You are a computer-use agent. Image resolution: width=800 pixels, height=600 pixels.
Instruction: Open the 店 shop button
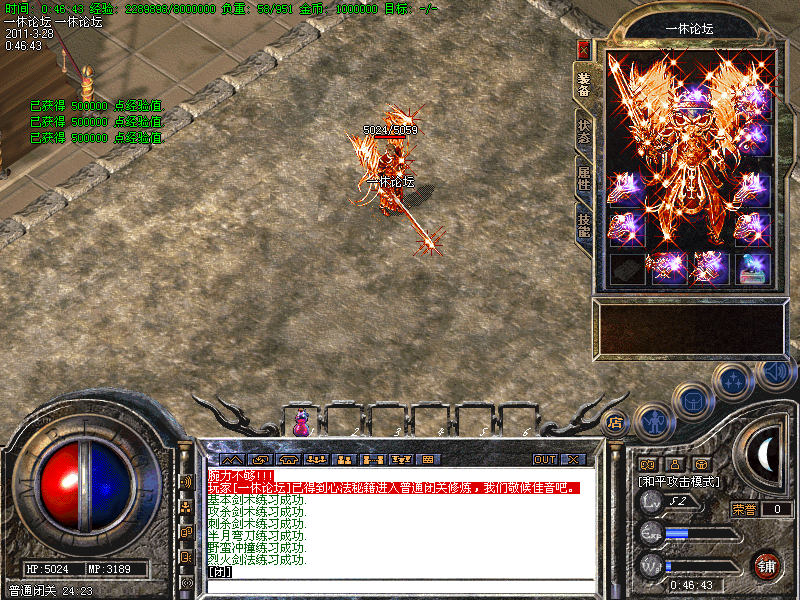[616, 422]
